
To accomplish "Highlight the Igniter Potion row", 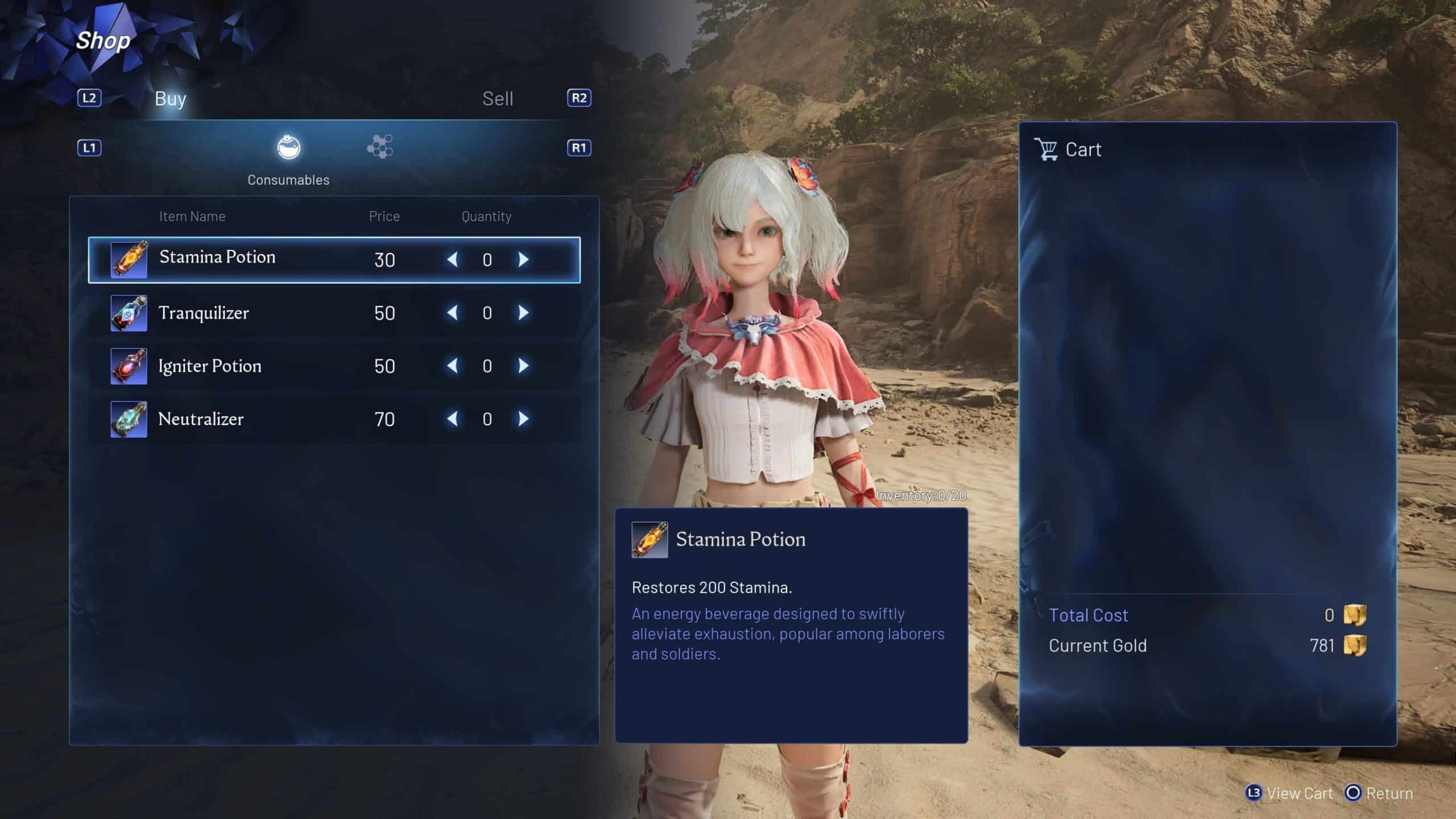I will coord(209,366).
